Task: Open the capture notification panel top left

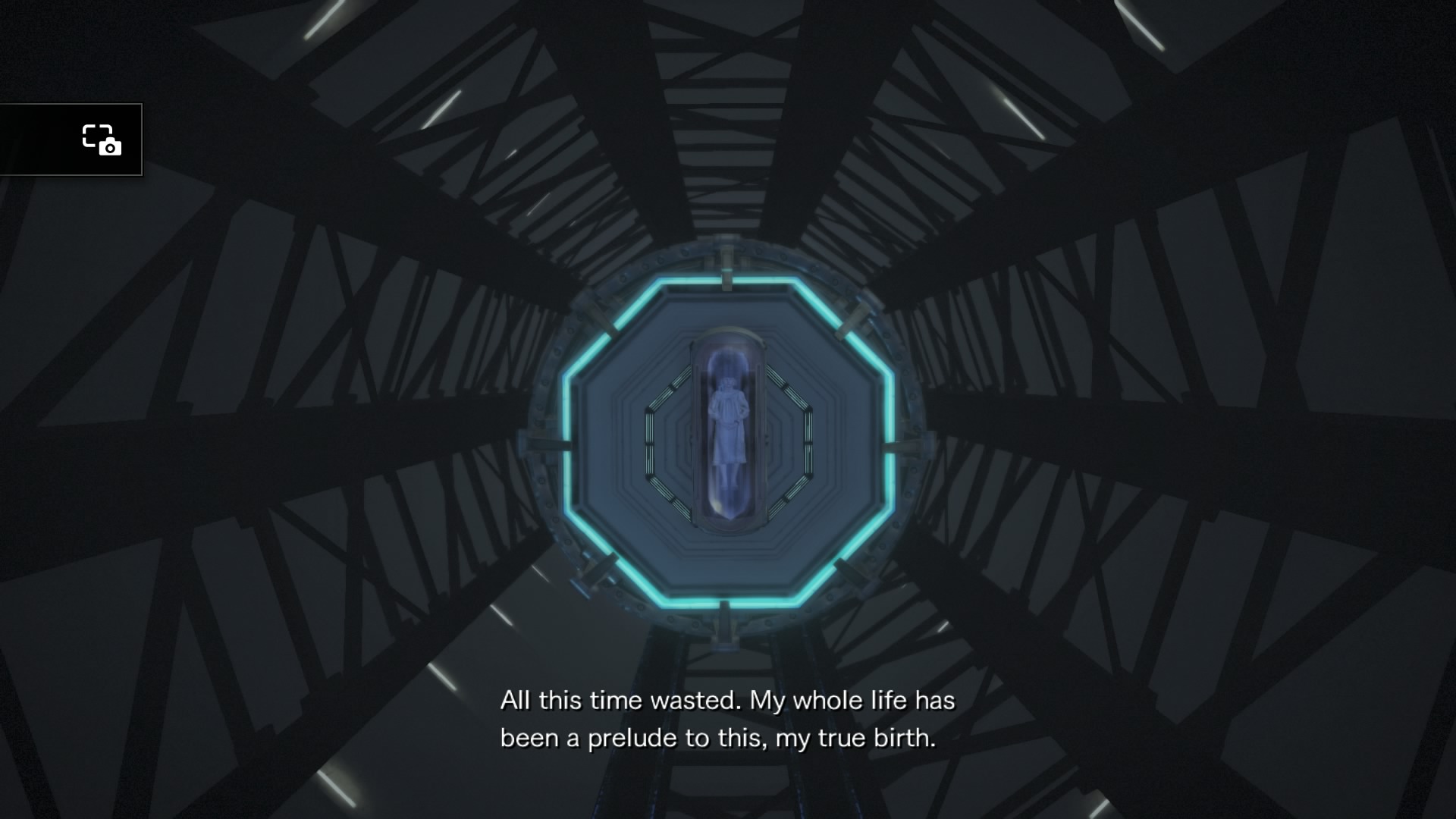Action: [72, 141]
